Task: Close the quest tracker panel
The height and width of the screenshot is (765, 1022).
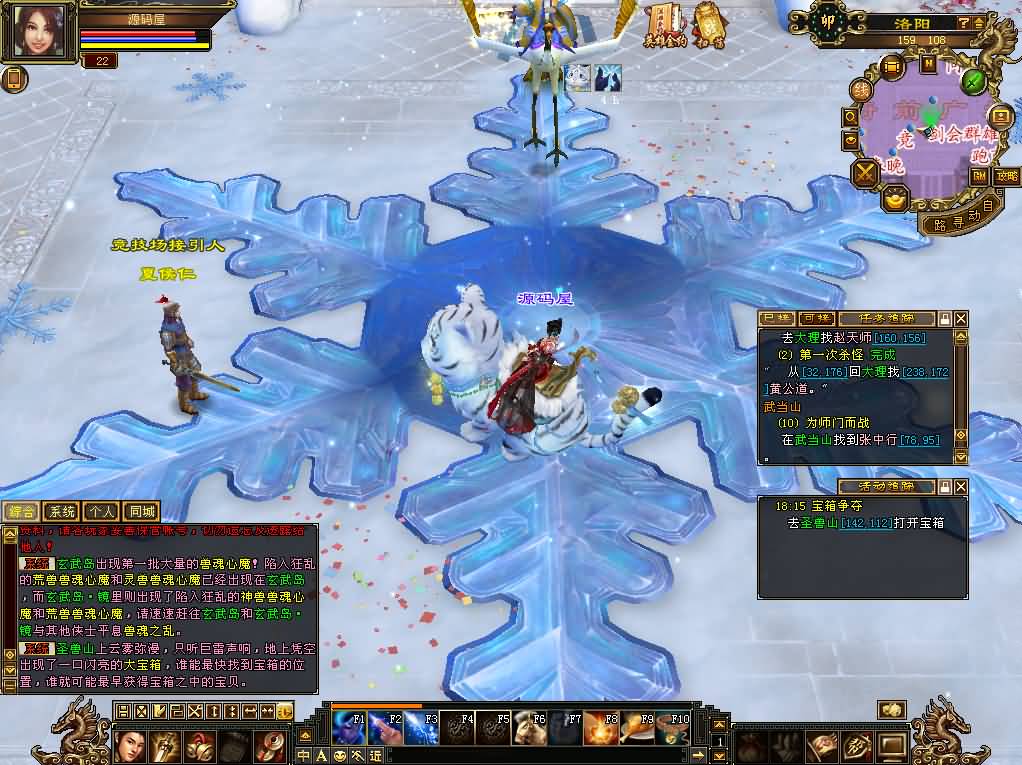Action: pos(961,318)
